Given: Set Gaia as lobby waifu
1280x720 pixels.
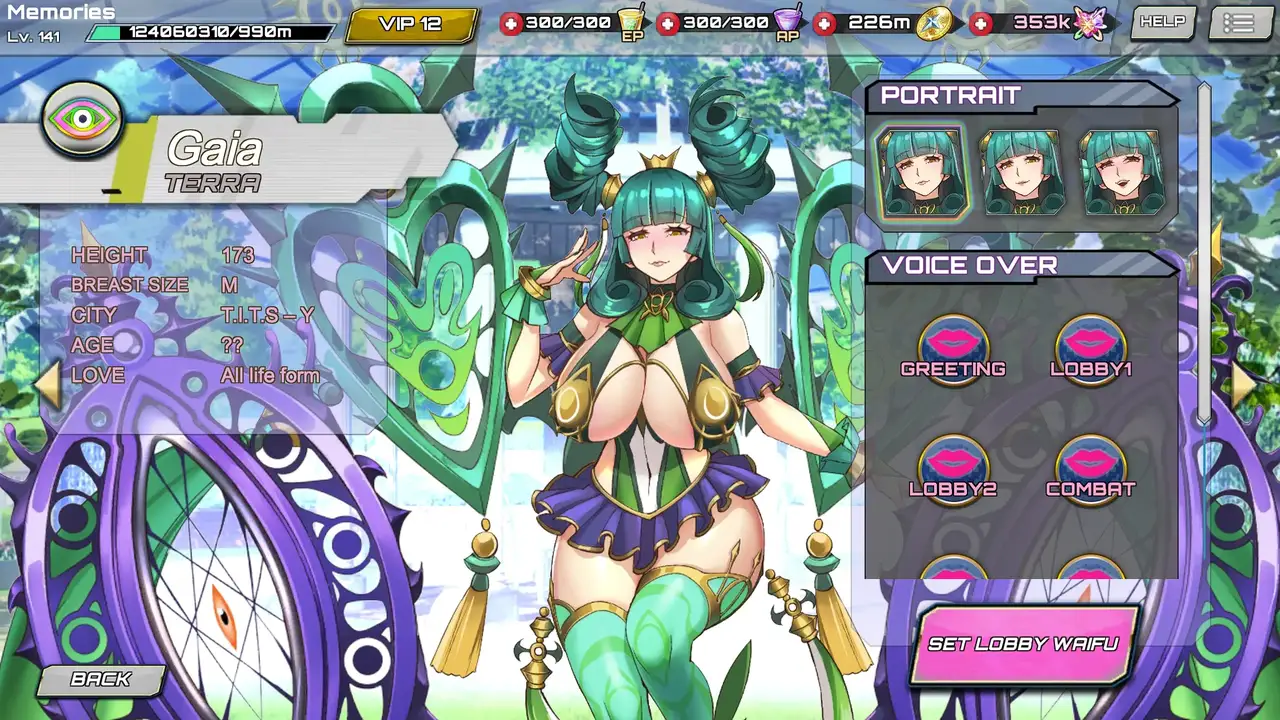Looking at the screenshot, I should [x=1022, y=644].
